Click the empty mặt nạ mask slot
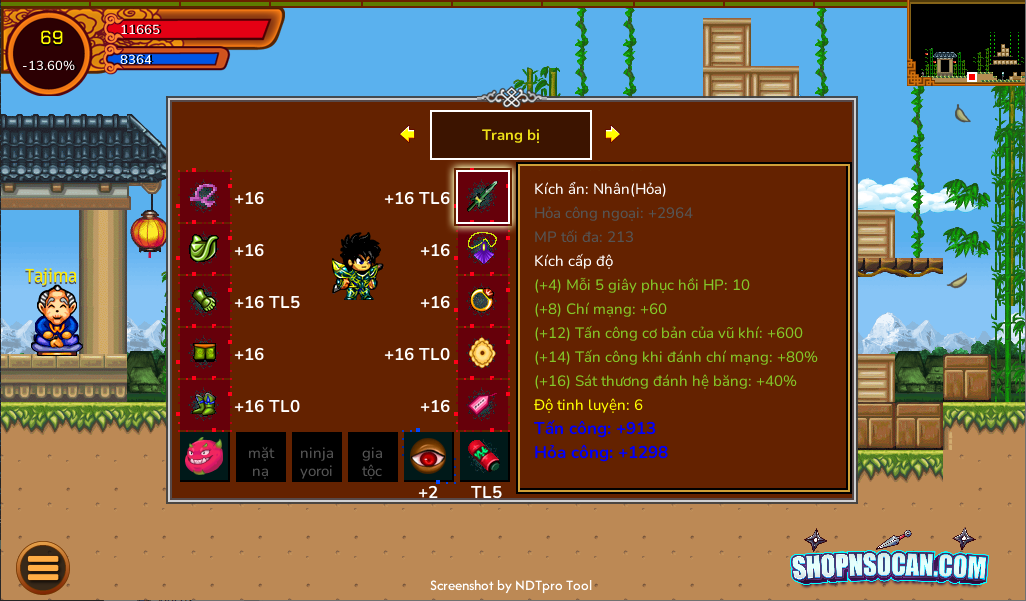This screenshot has width=1026, height=601. (261, 457)
